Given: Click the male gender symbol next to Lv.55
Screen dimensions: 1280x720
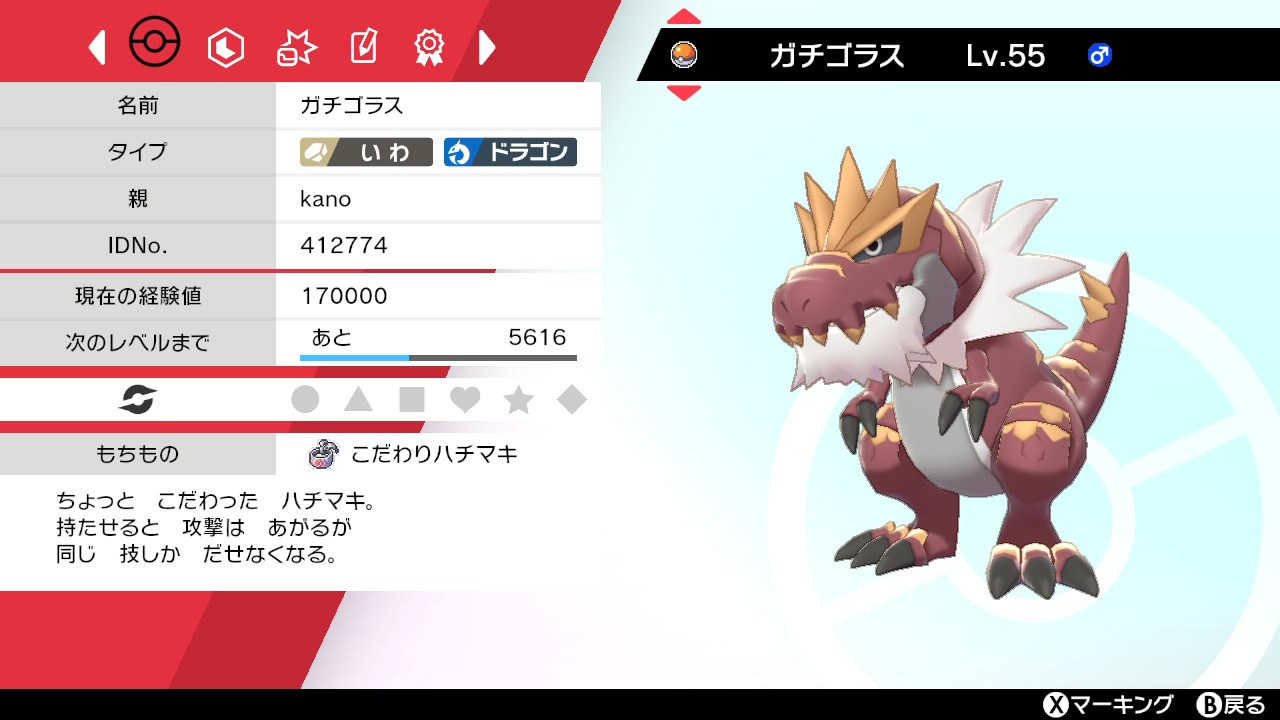Looking at the screenshot, I should tap(1100, 57).
